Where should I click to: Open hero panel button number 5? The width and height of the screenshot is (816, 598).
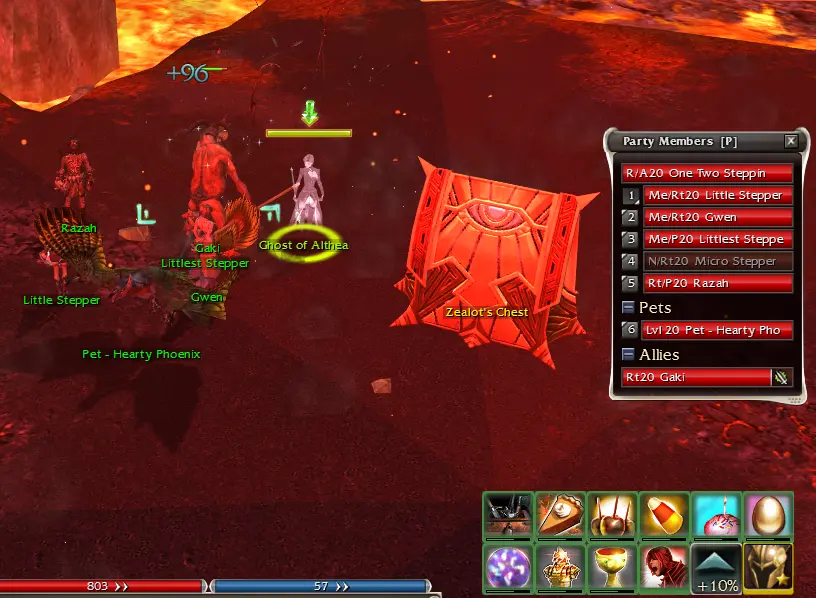(630, 283)
